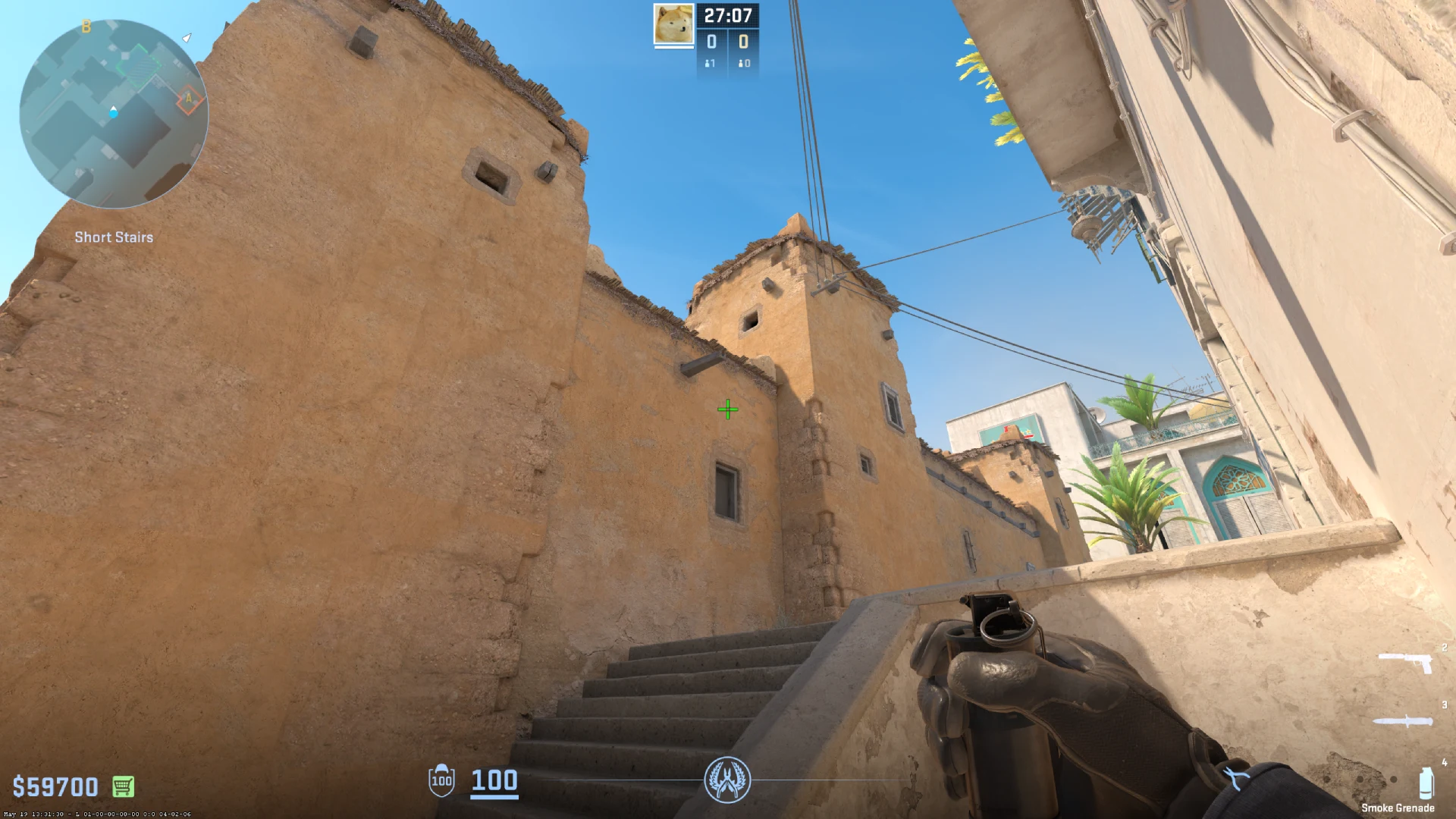
Task: Click the white underline below the doge avatar
Action: (673, 48)
